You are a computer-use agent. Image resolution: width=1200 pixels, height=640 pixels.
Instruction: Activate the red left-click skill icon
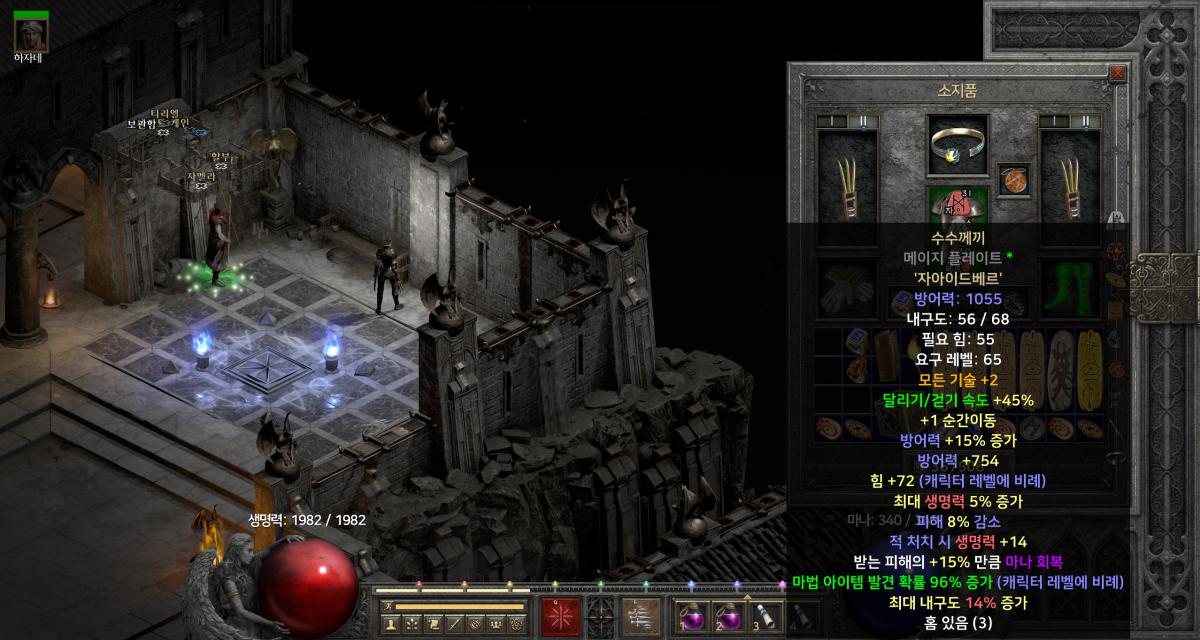point(560,615)
